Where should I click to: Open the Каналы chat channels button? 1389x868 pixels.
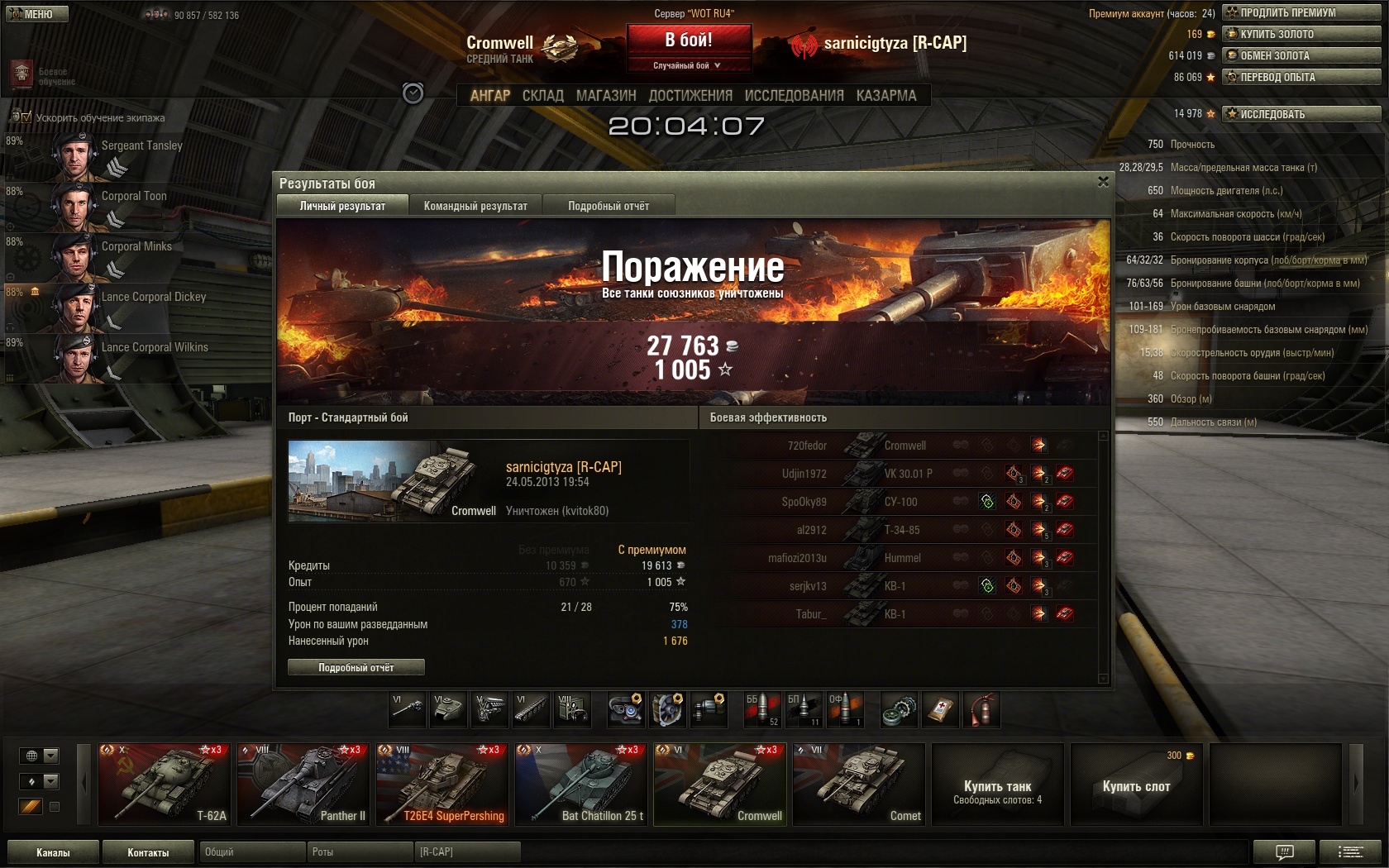pos(53,852)
